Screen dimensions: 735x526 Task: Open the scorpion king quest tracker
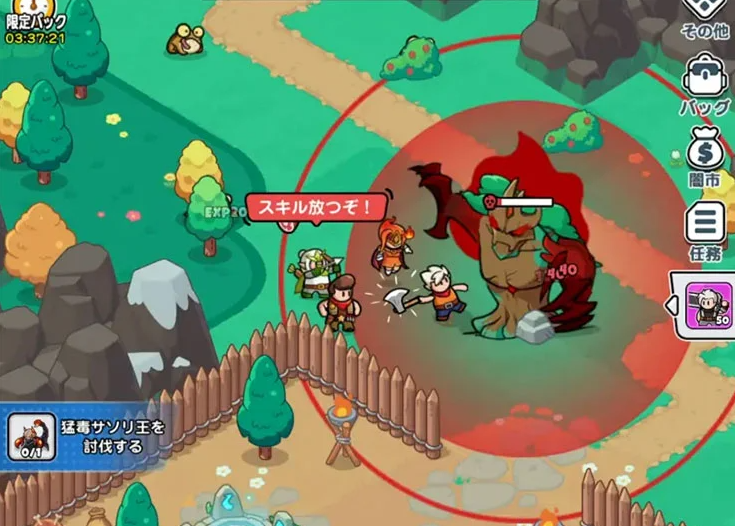click(85, 437)
